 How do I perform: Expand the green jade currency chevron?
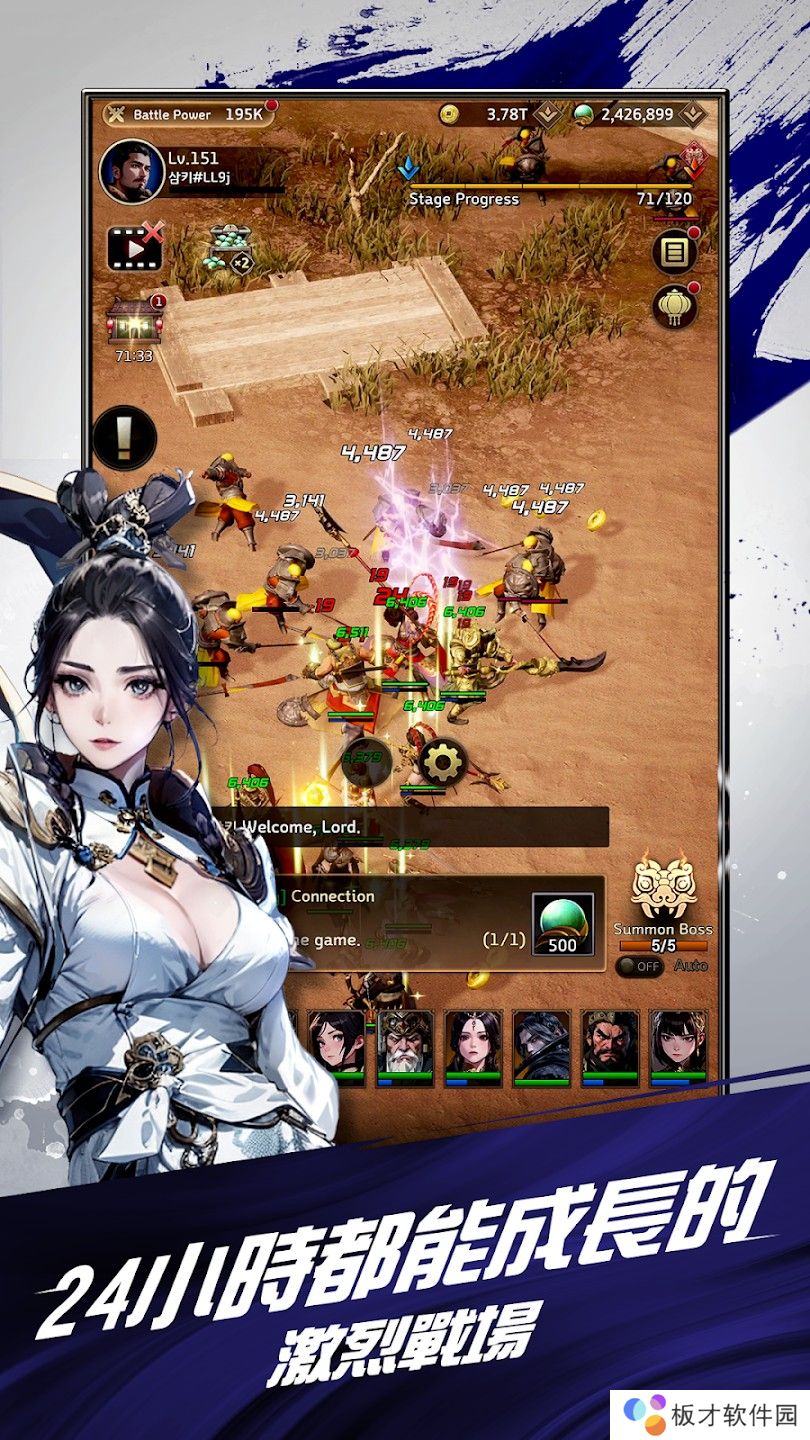[x=693, y=114]
